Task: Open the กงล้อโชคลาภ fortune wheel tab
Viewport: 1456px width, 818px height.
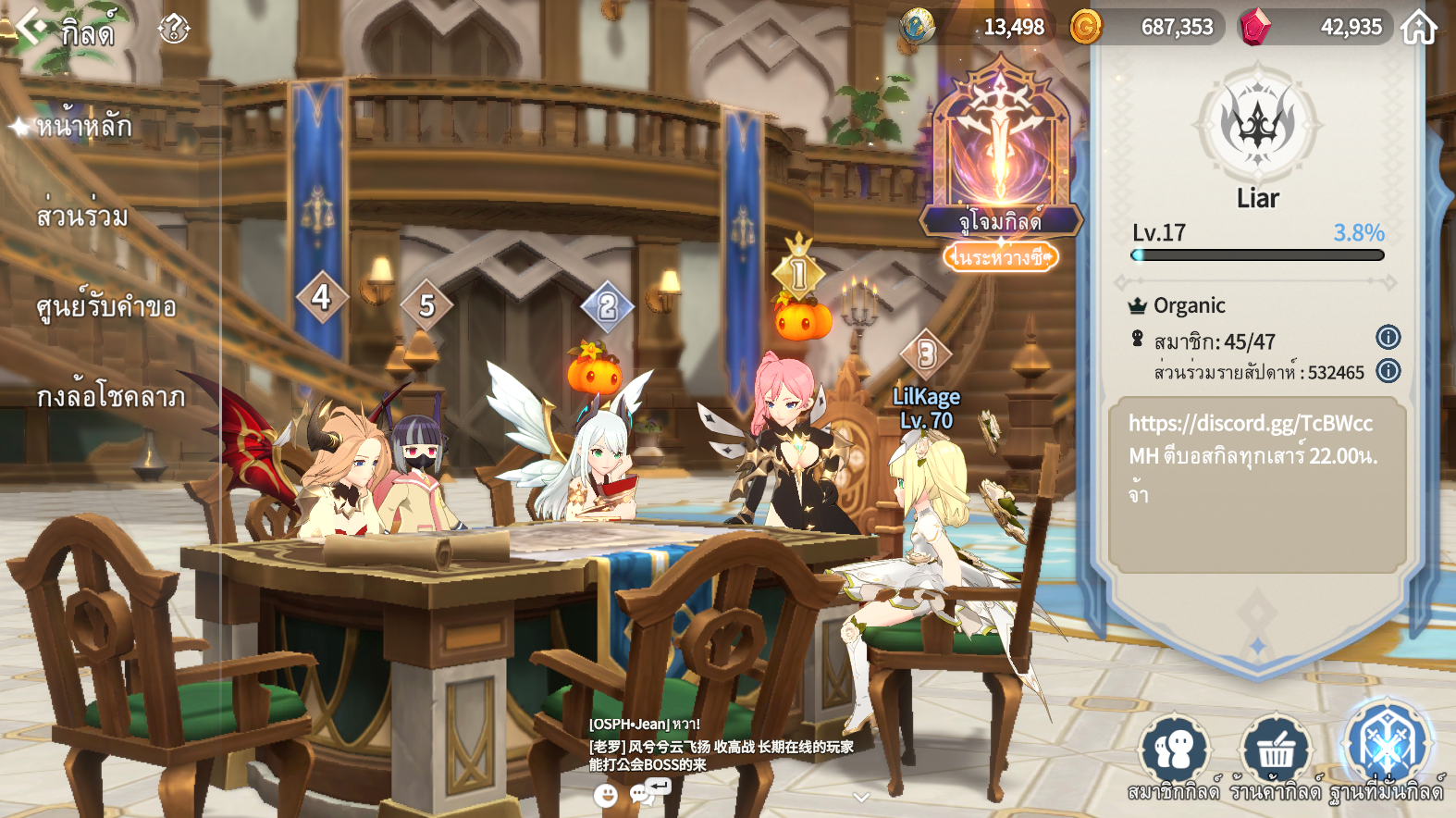Action: (x=111, y=397)
